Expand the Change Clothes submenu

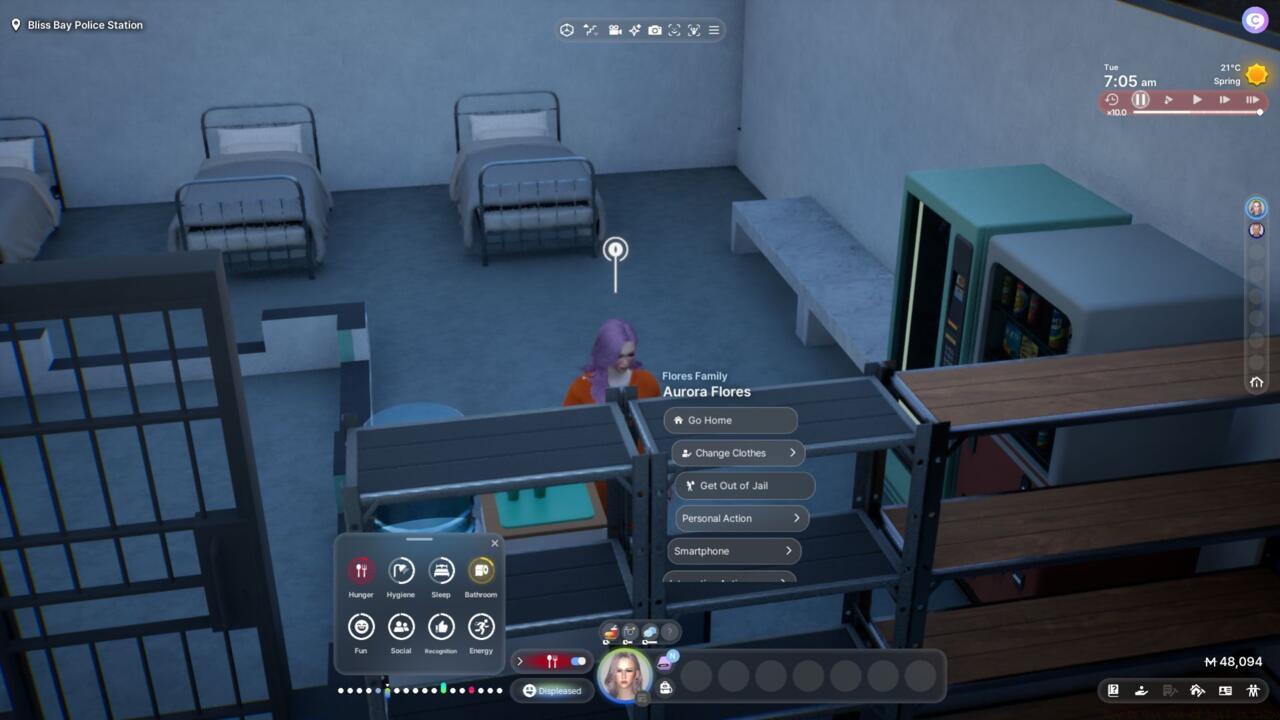pyautogui.click(x=738, y=453)
